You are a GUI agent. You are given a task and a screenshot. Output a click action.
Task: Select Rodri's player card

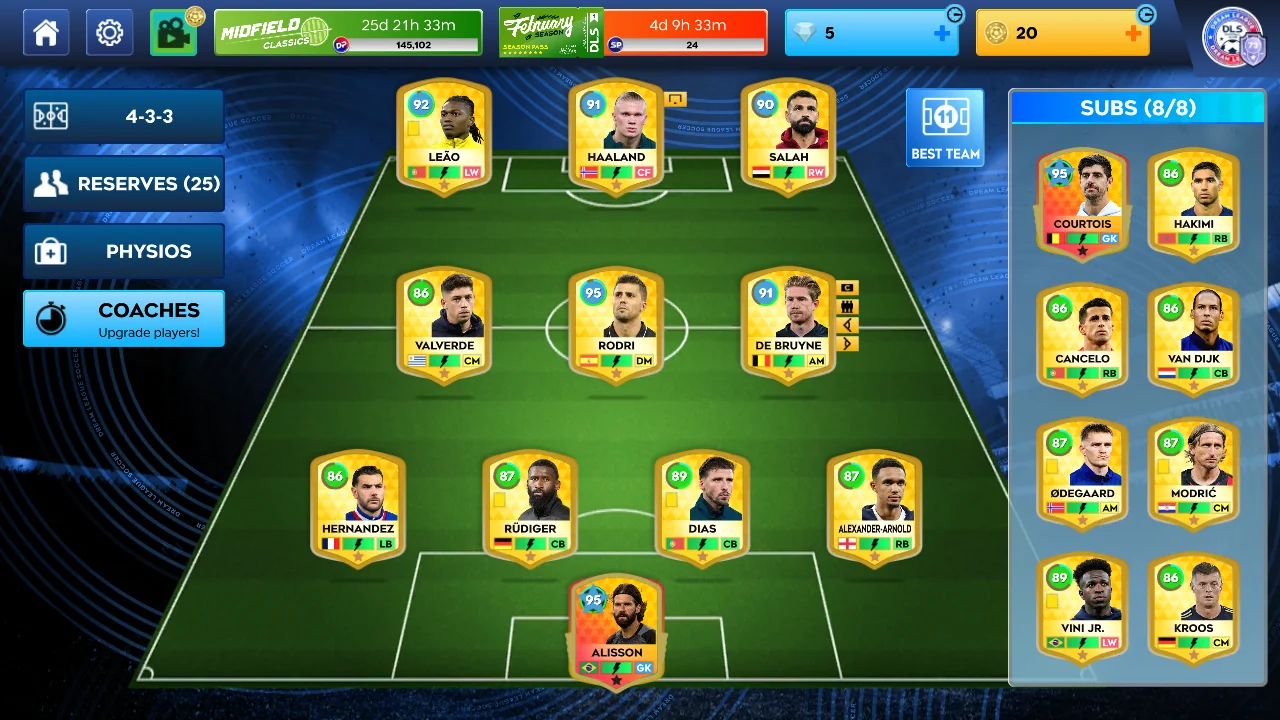[616, 324]
